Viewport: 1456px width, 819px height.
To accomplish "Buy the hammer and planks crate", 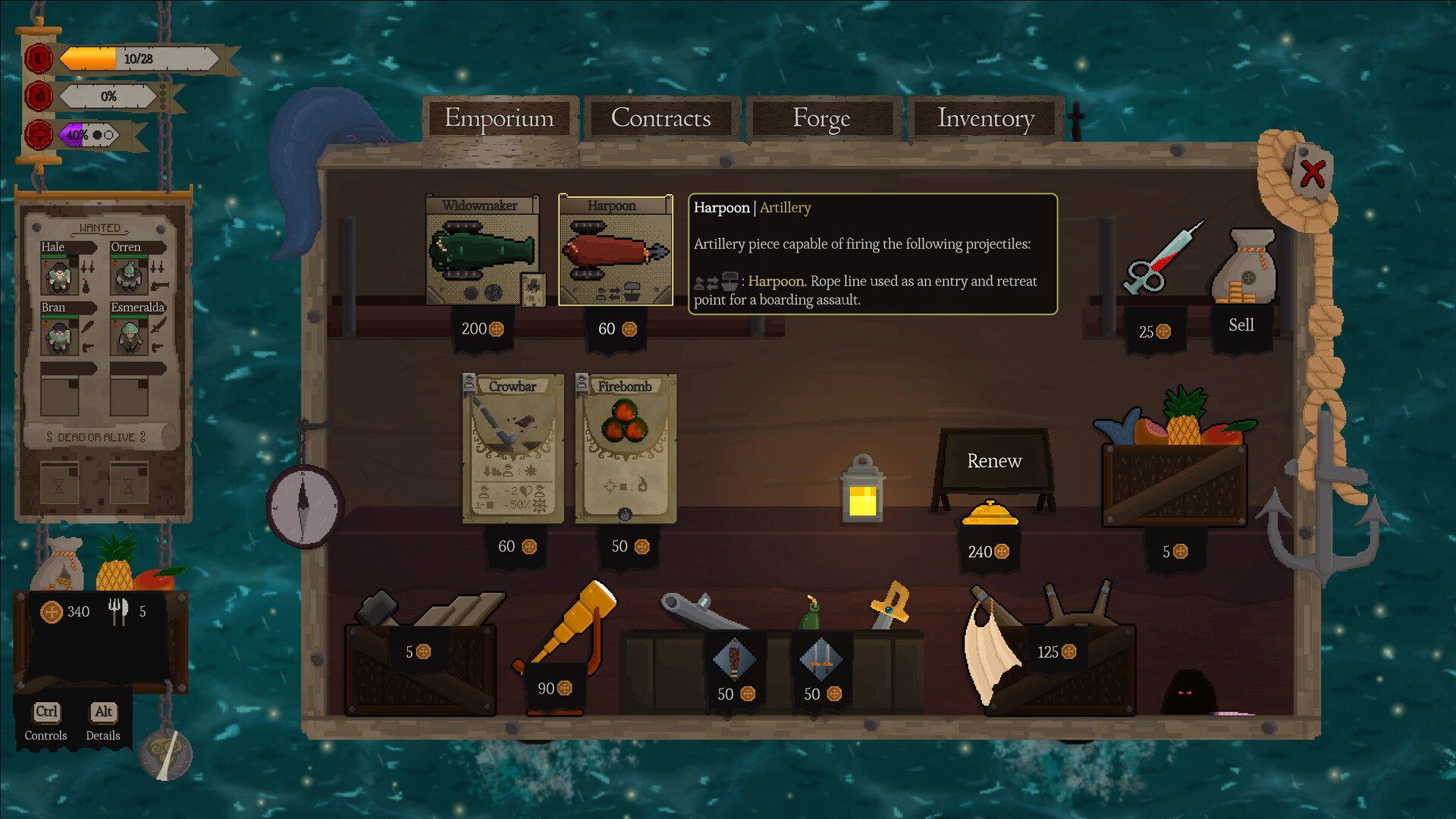I will click(421, 654).
